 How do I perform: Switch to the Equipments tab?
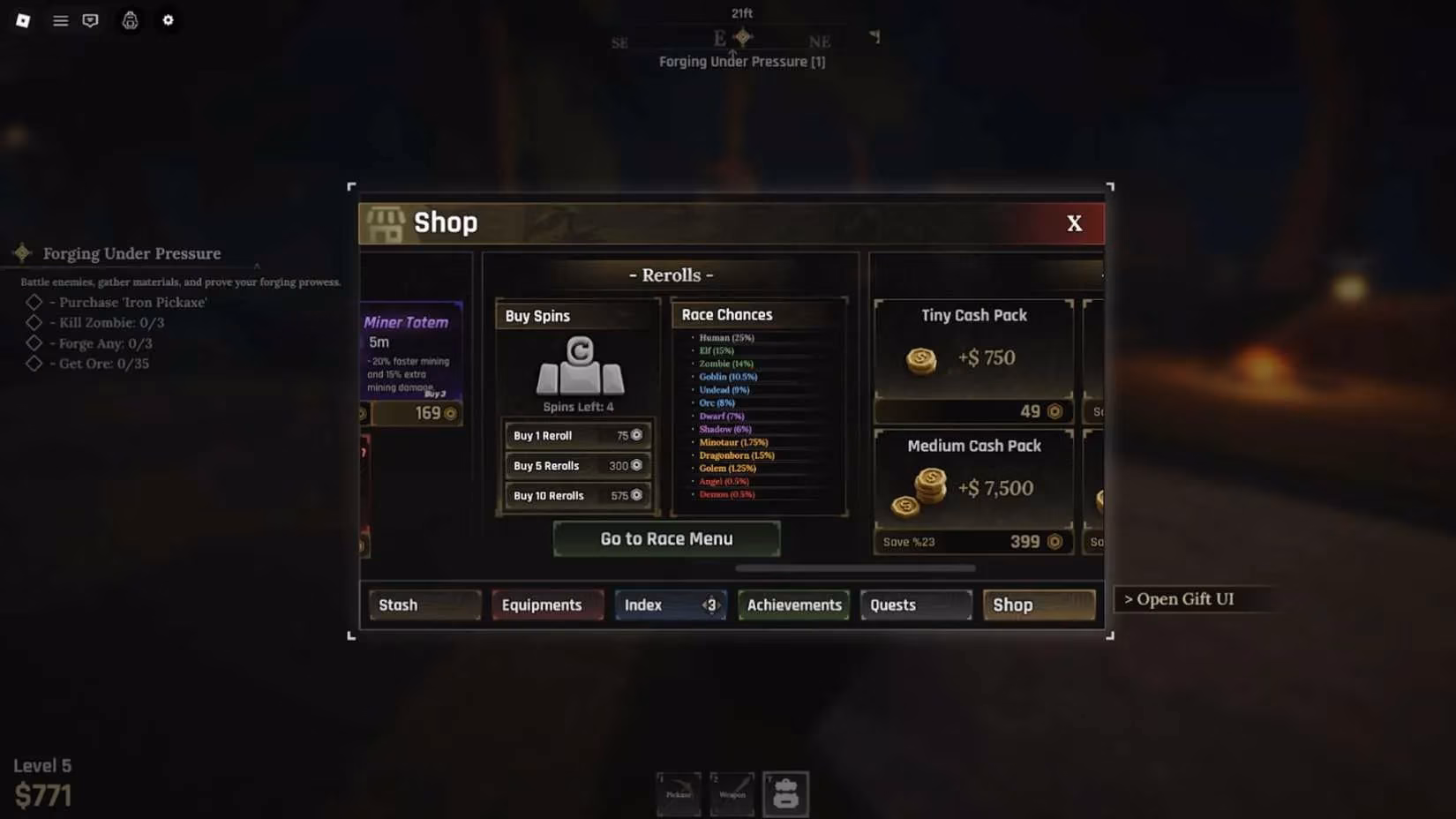tap(546, 605)
